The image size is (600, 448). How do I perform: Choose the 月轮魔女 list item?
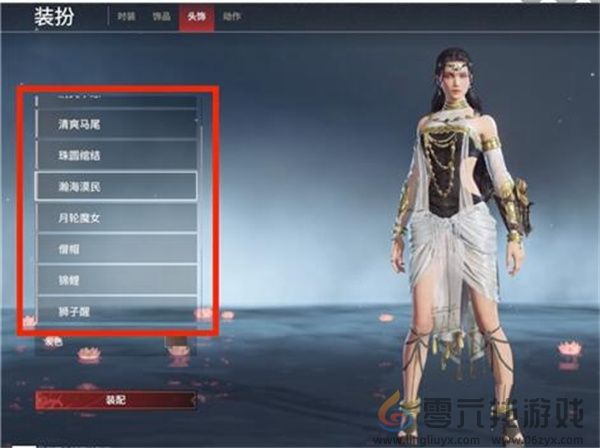(116, 216)
